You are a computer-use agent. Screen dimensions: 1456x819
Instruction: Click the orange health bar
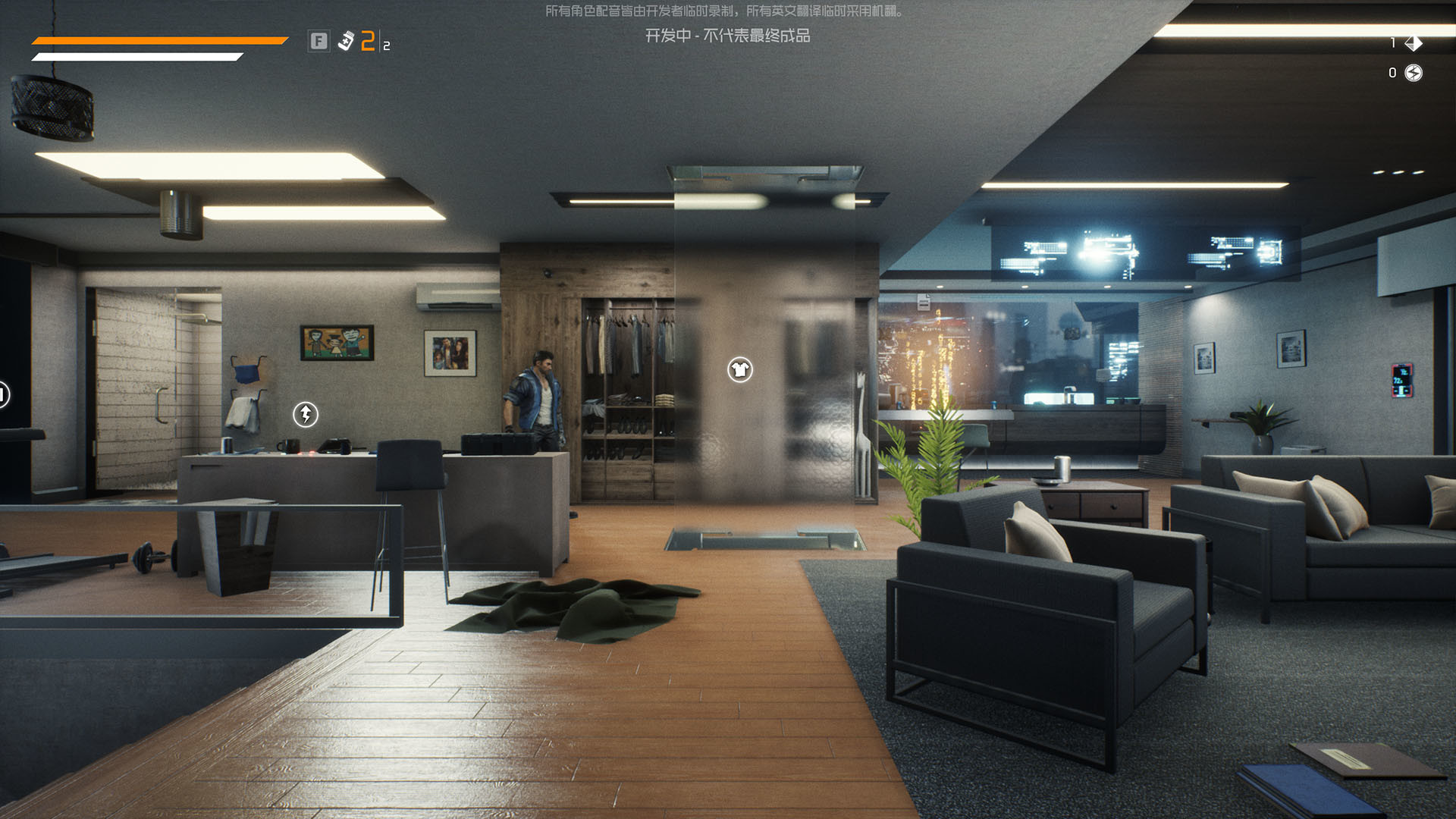point(152,42)
